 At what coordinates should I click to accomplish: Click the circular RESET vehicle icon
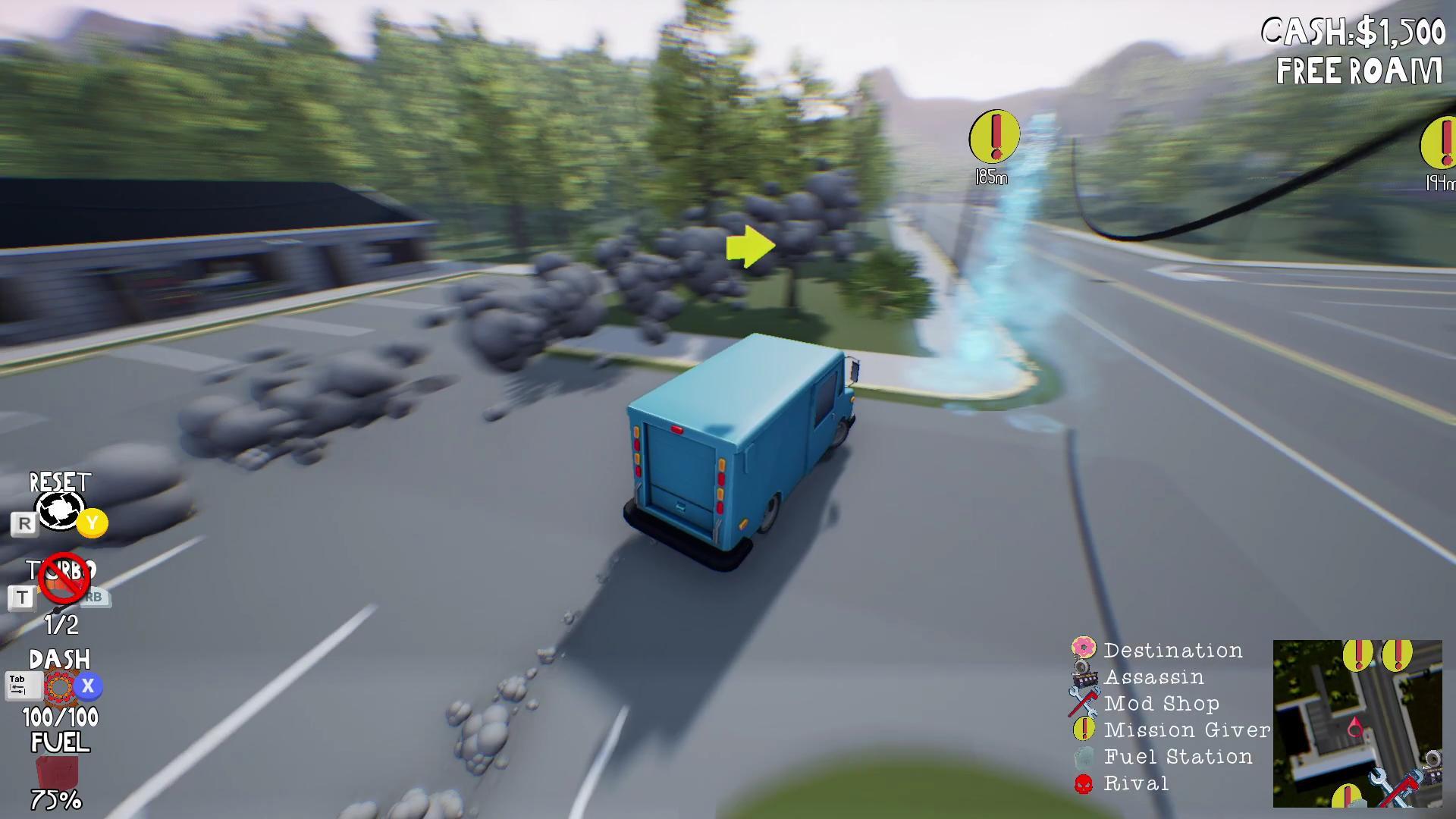coord(60,510)
